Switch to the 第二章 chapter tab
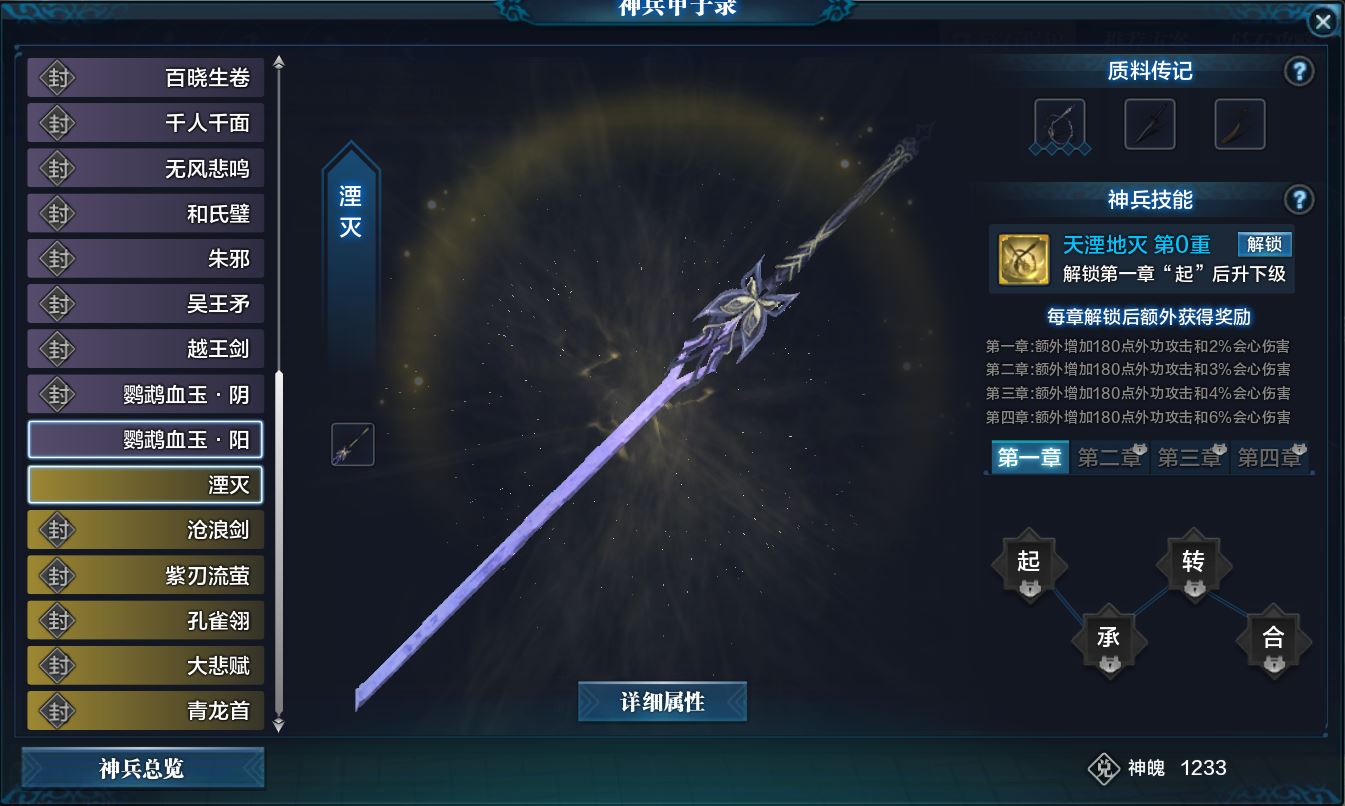1345x806 pixels. click(1110, 458)
